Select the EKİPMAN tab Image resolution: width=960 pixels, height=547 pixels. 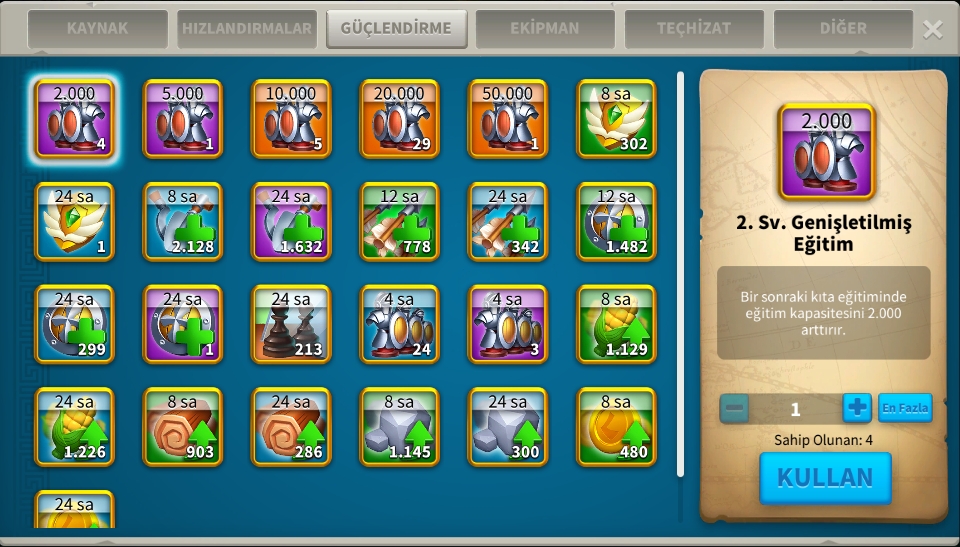click(x=545, y=28)
